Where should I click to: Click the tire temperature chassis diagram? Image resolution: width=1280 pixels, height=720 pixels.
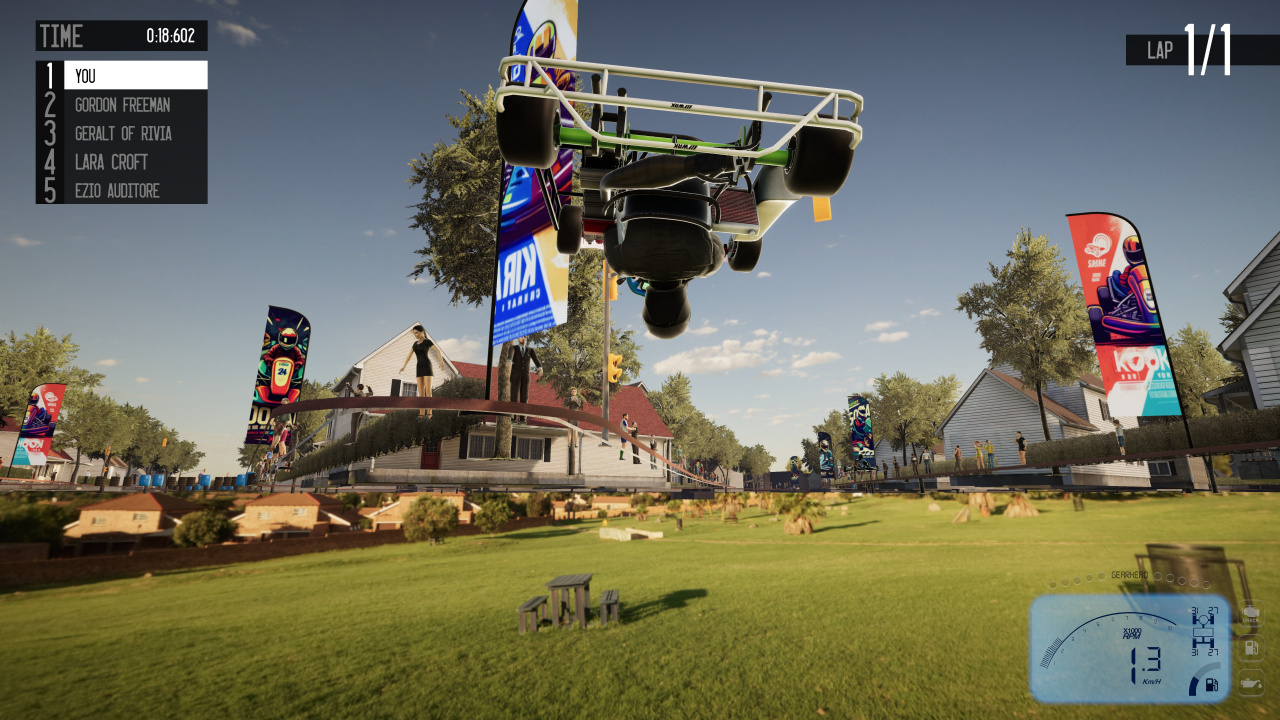(x=1204, y=630)
